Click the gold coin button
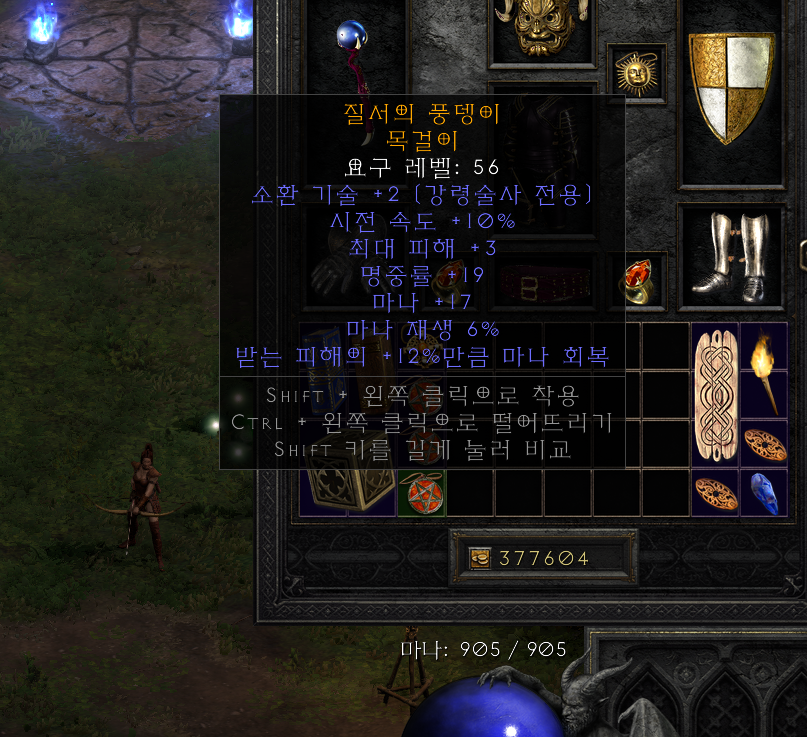The width and height of the screenshot is (807, 737). [x=480, y=558]
